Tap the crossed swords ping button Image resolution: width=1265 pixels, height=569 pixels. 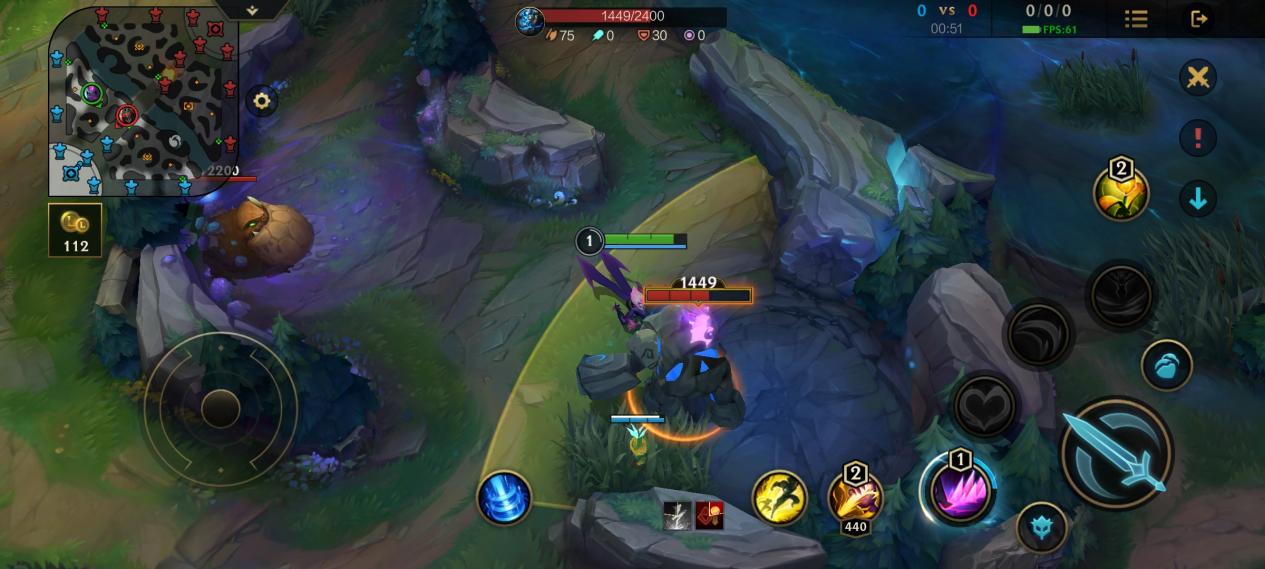click(1197, 77)
